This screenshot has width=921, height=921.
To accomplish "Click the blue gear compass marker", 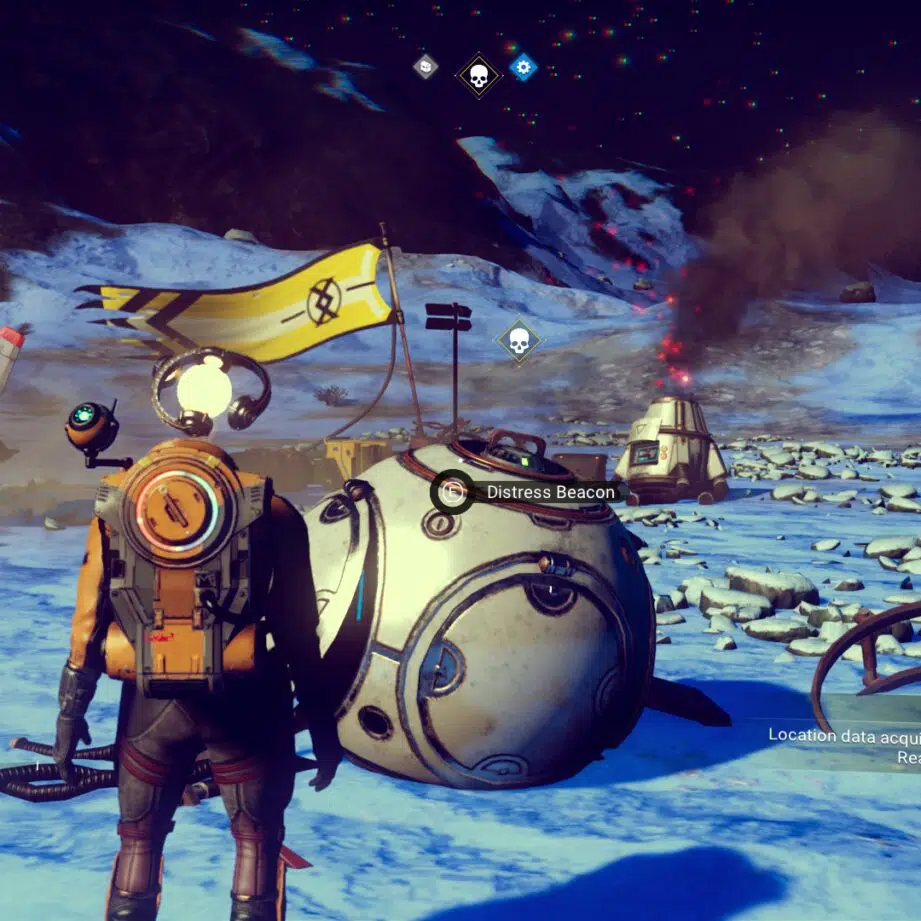I will tap(523, 67).
